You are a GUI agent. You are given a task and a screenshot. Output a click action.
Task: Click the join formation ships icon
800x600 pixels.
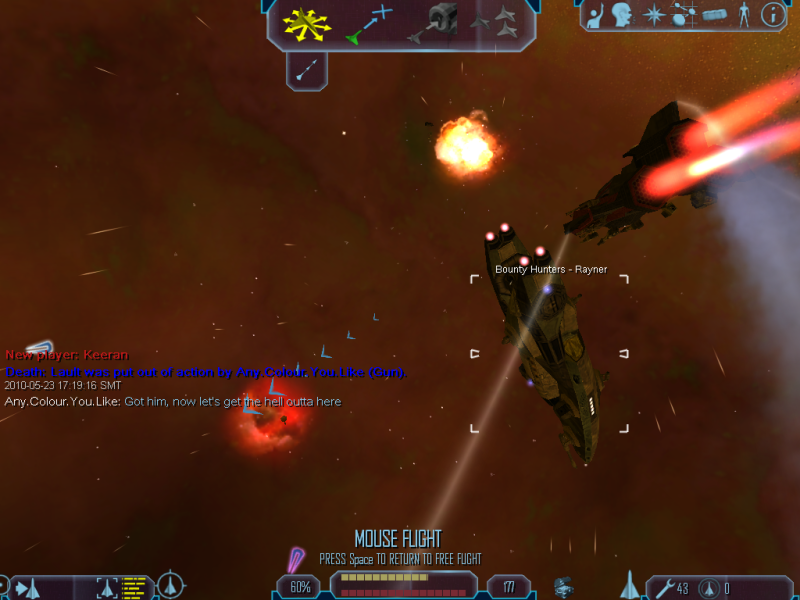point(495,24)
